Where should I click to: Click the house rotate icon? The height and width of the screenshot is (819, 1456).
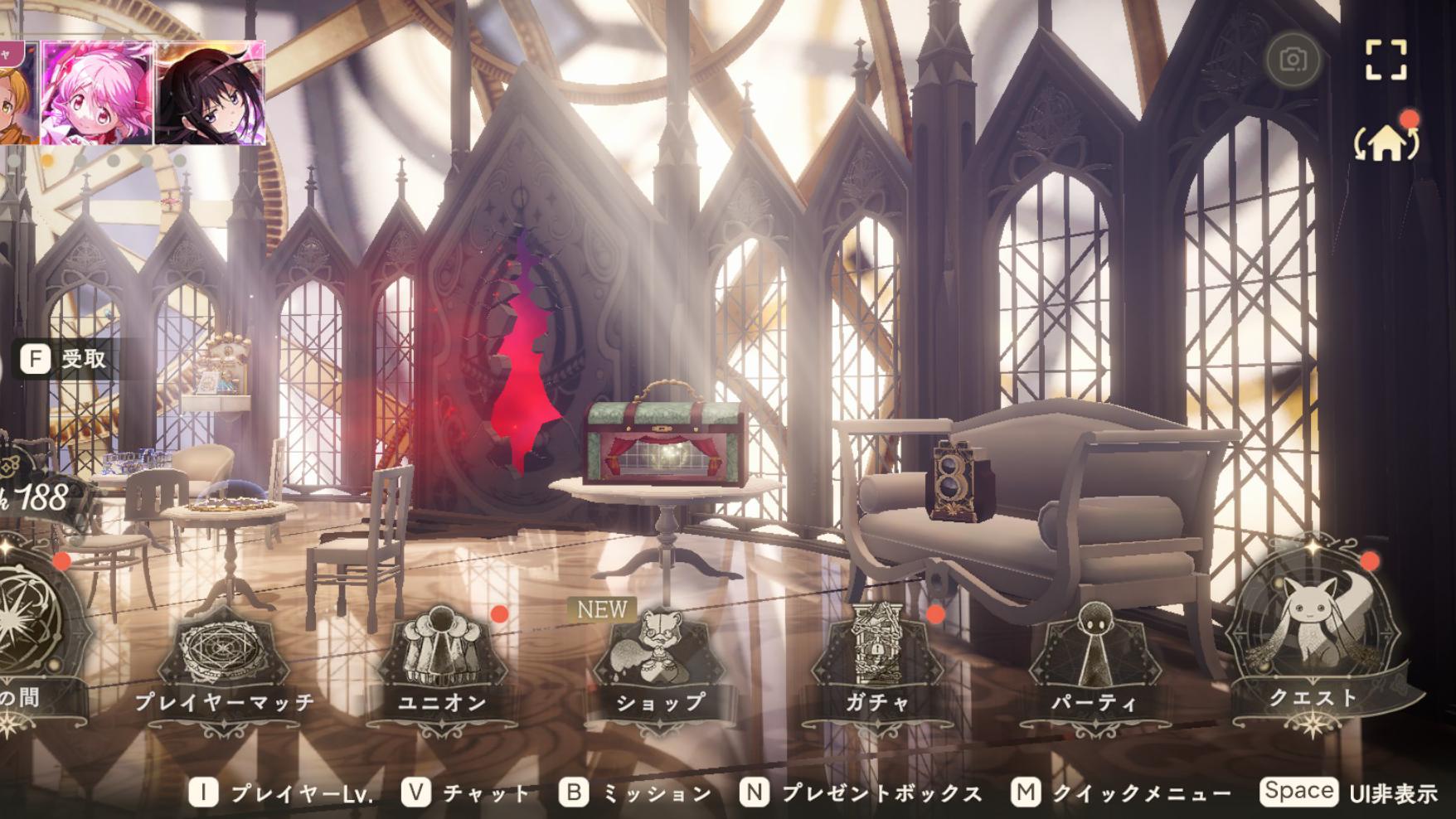(x=1386, y=143)
